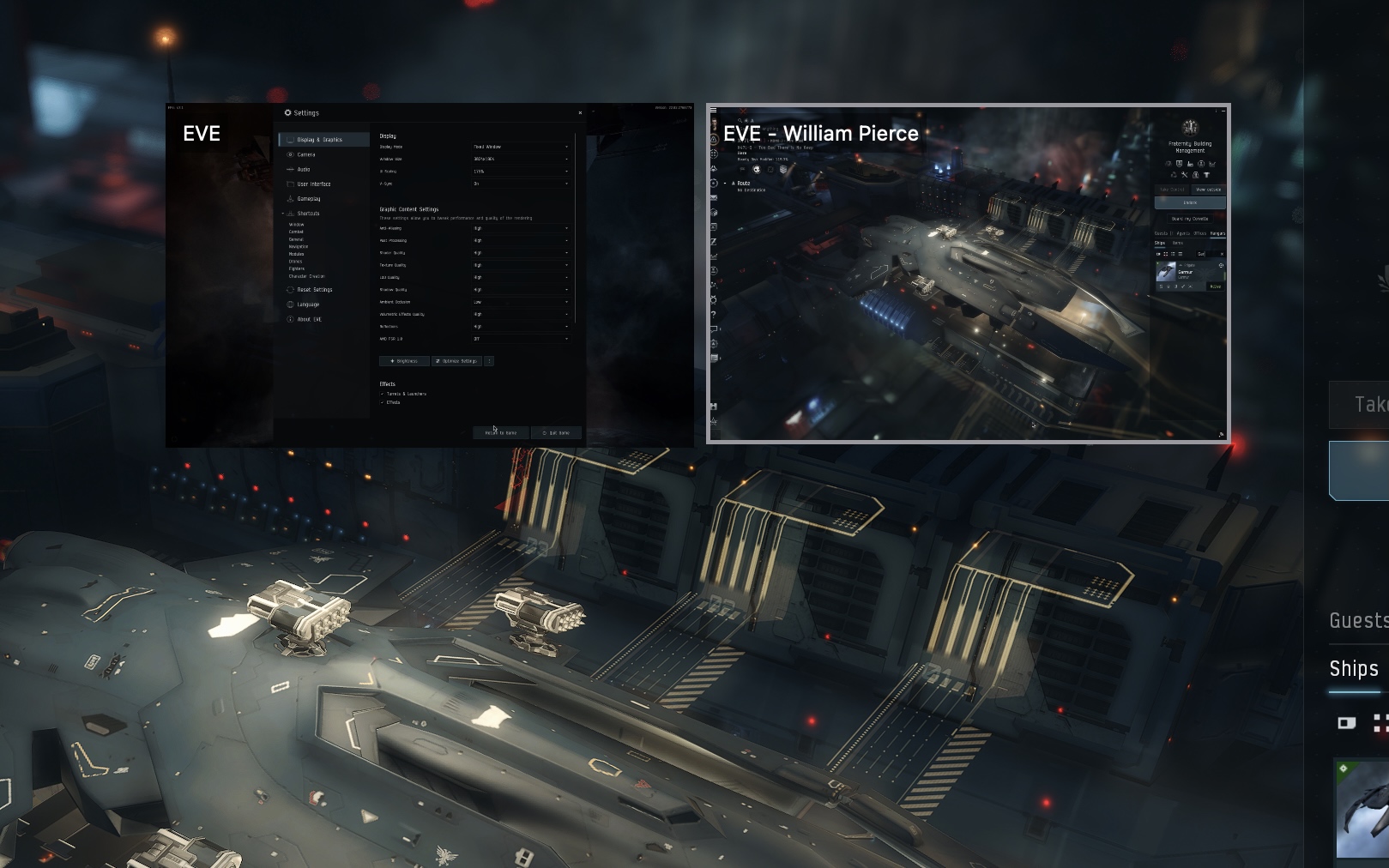Click the Board my Corvette button
The width and height of the screenshot is (1389, 868).
point(1190,219)
